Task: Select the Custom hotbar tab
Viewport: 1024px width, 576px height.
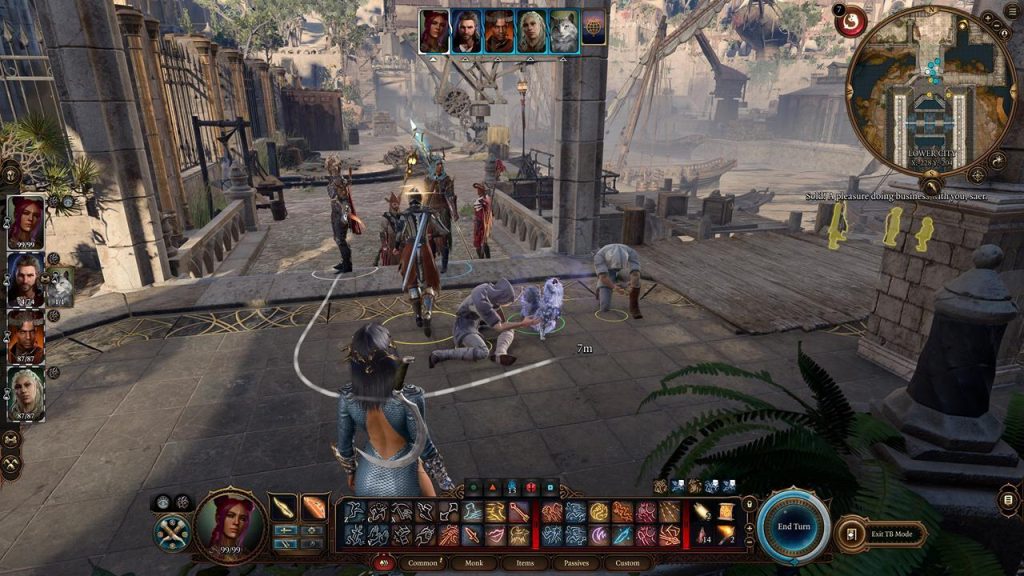Action: click(x=628, y=563)
